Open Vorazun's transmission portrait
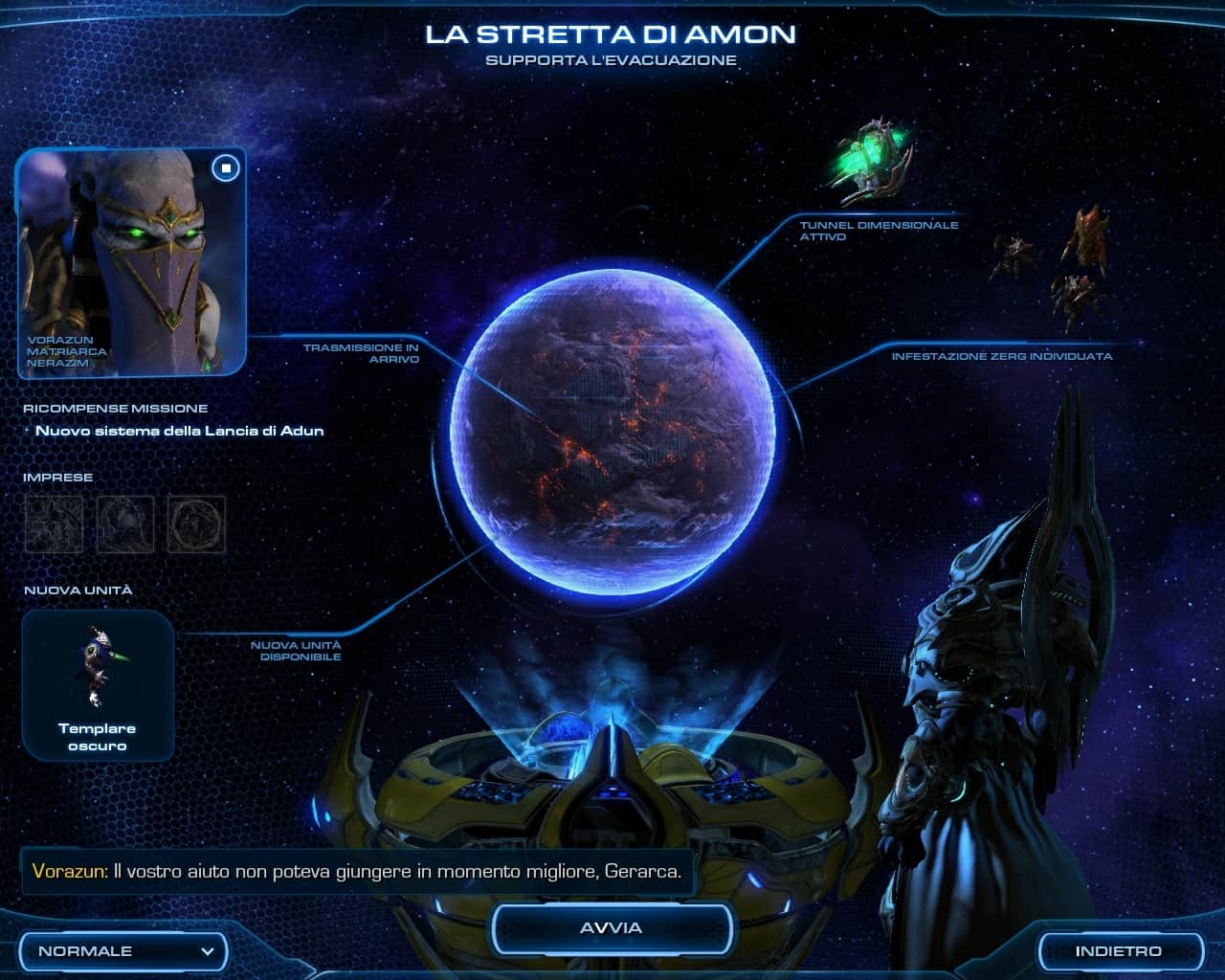 point(124,263)
